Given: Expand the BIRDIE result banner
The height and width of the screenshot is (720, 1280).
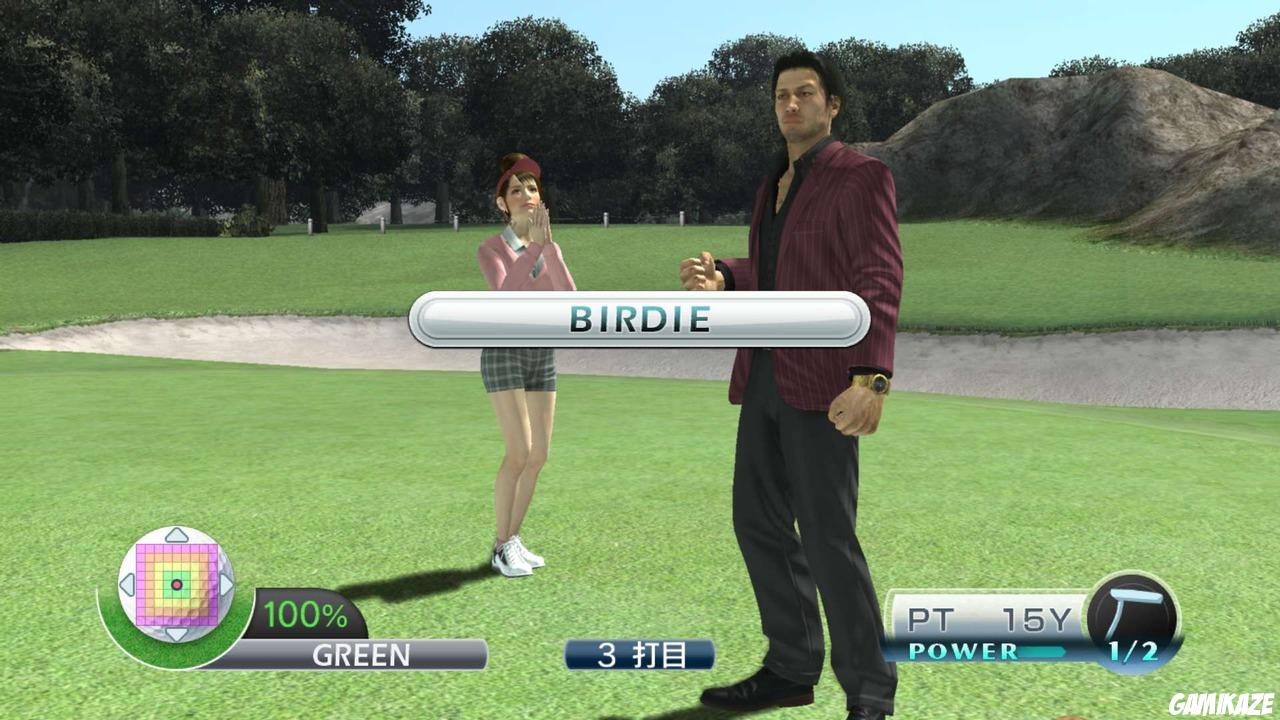Looking at the screenshot, I should [640, 322].
